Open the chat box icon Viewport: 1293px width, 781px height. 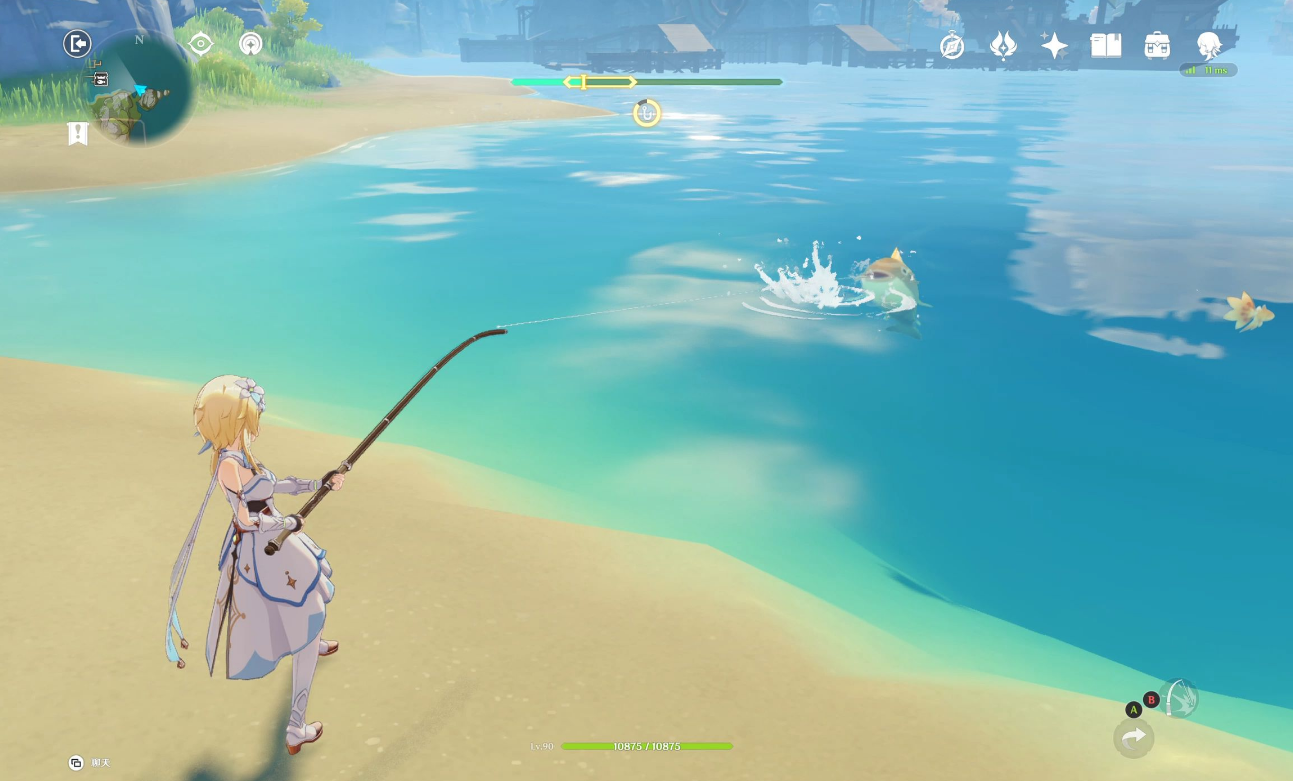click(x=76, y=763)
